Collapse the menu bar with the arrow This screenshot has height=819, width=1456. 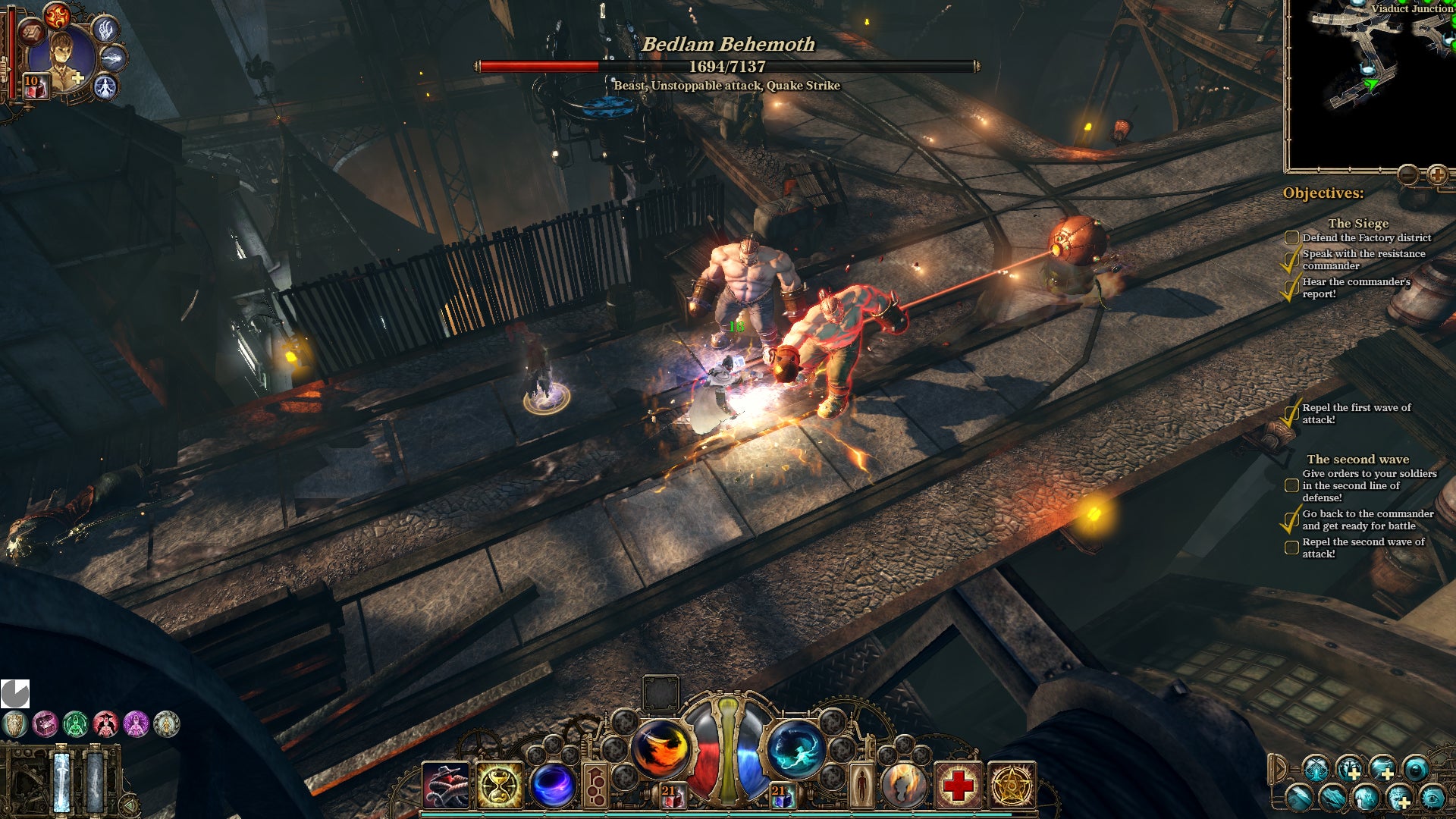[x=1278, y=768]
